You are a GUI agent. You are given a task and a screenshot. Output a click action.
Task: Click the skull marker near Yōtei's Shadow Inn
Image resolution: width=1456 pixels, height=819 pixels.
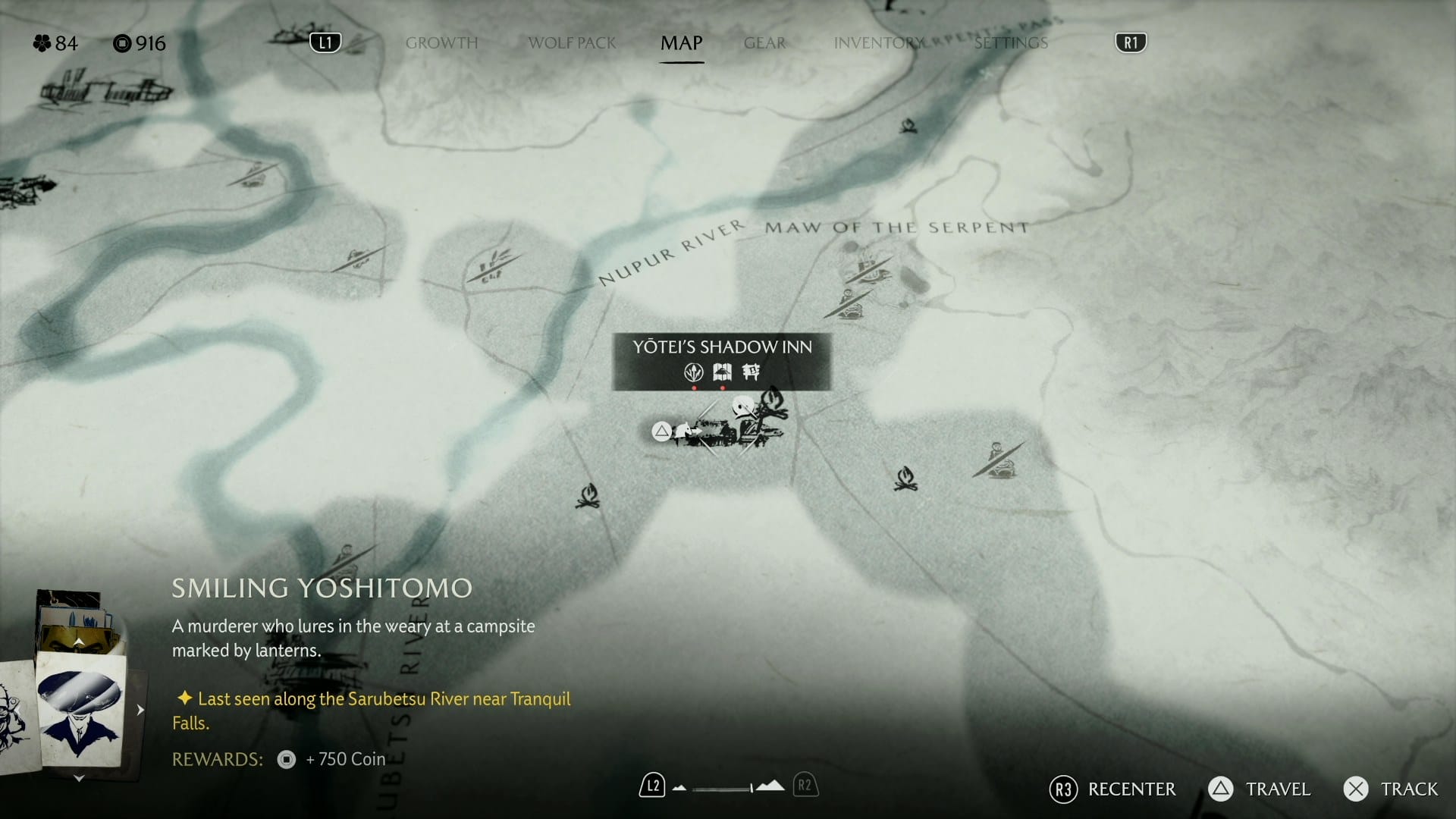[x=743, y=406]
